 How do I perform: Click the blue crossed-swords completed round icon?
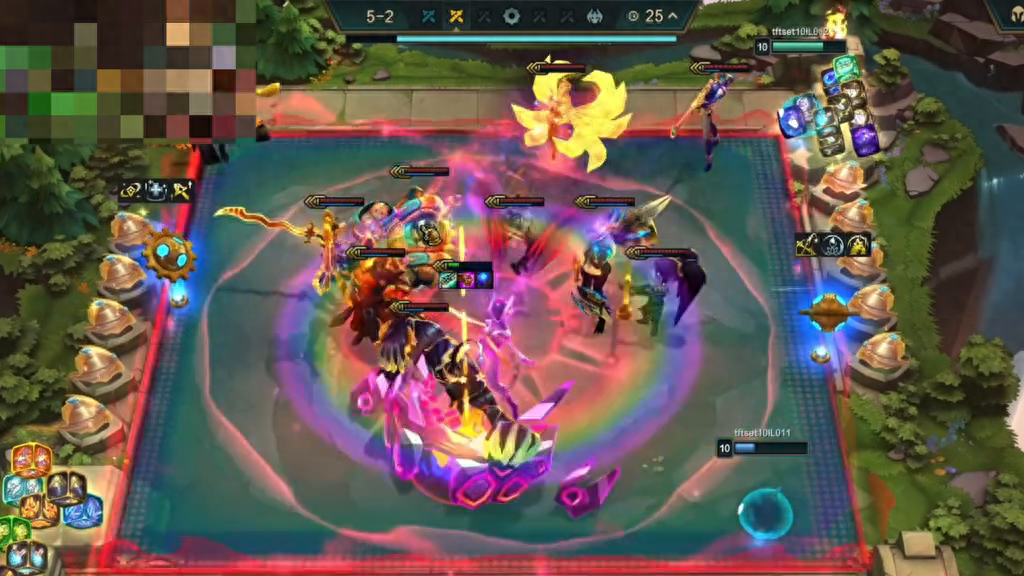(x=429, y=16)
